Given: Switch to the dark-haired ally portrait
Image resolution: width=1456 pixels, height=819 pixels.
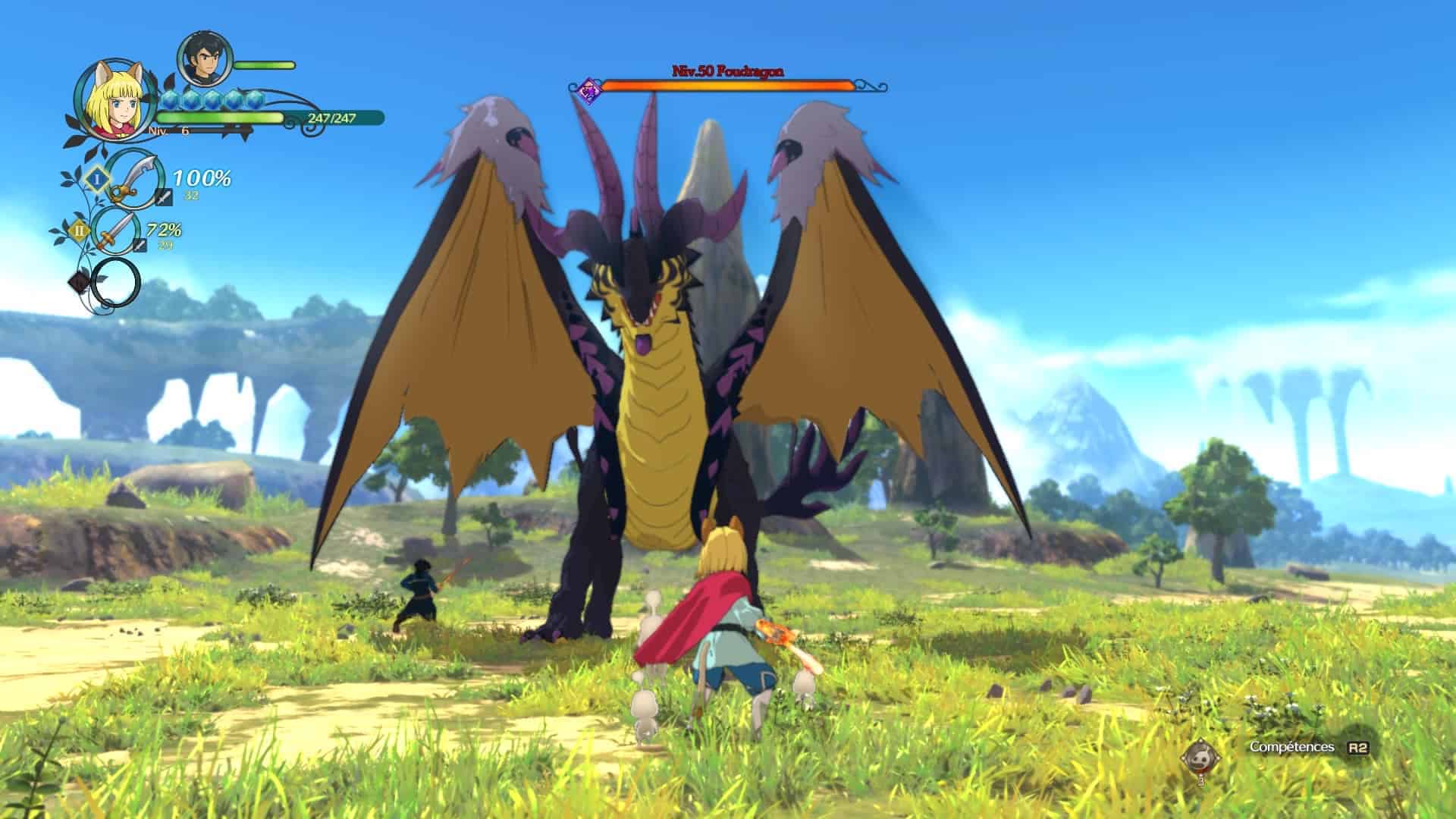Looking at the screenshot, I should (204, 60).
